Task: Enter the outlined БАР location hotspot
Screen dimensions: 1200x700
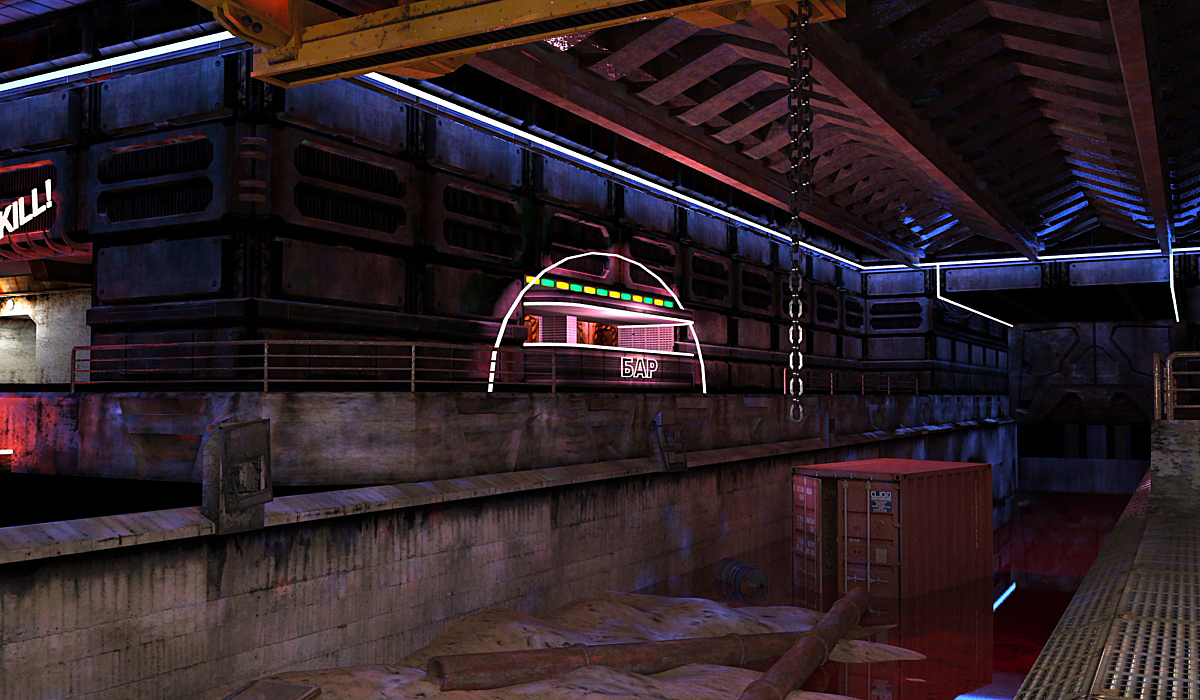Action: click(x=600, y=330)
